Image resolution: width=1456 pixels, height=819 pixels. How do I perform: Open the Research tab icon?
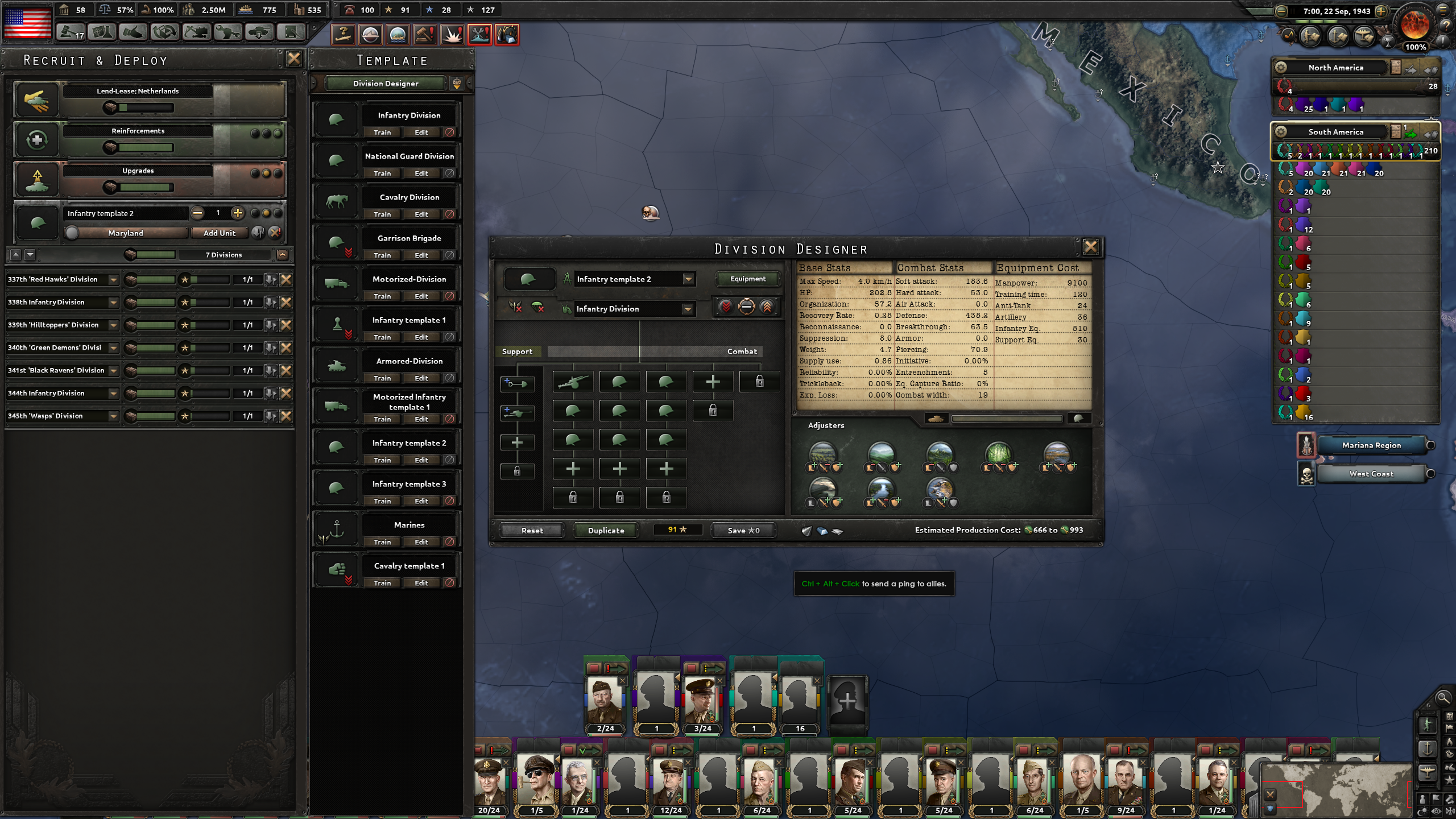click(x=101, y=33)
